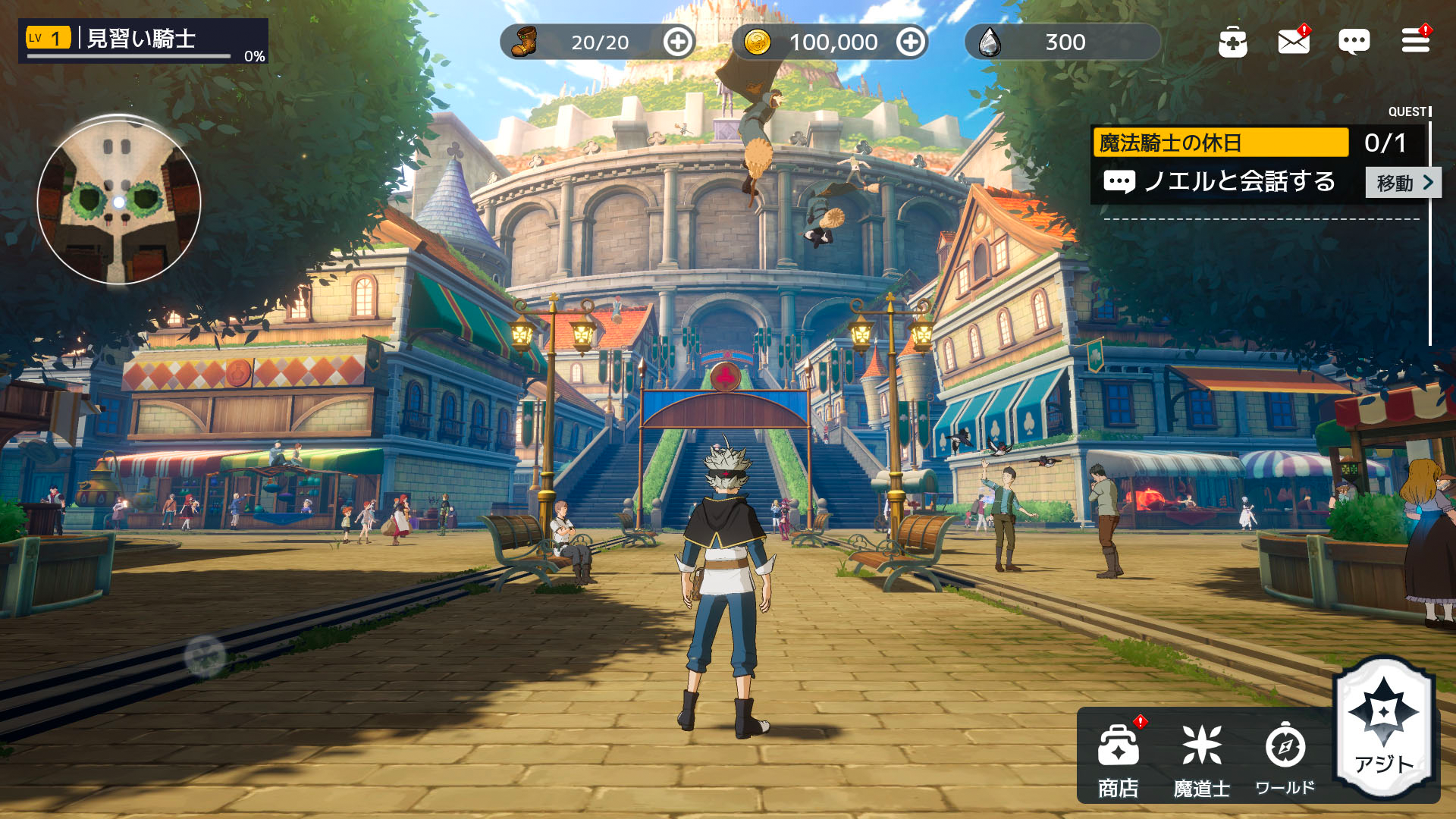Image resolution: width=1456 pixels, height=819 pixels.
Task: Open the hamburger menu with red badge
Action: click(1417, 42)
